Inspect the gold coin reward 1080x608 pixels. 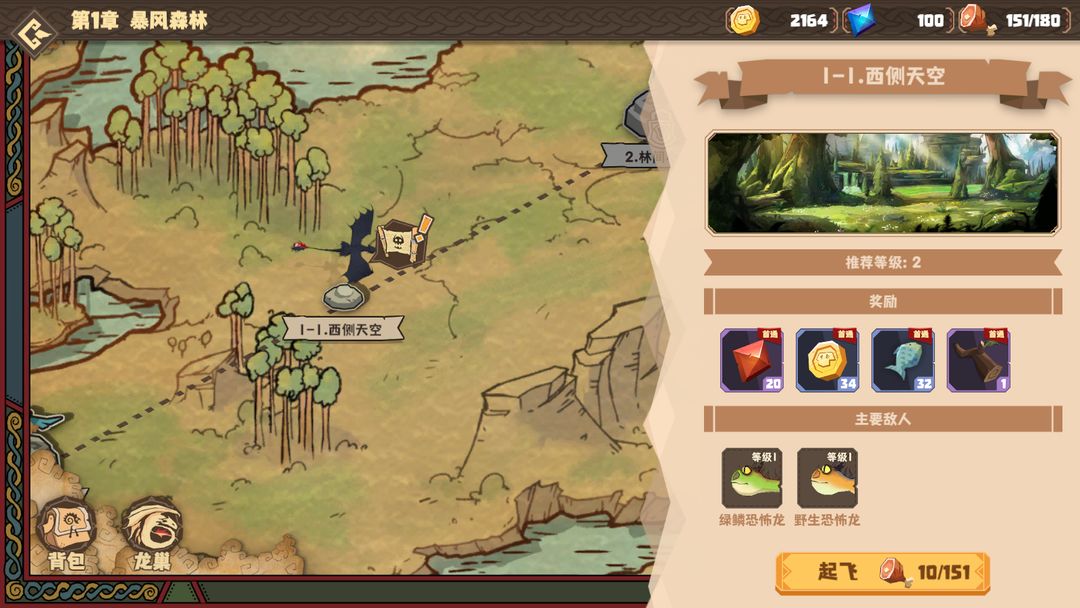(827, 360)
